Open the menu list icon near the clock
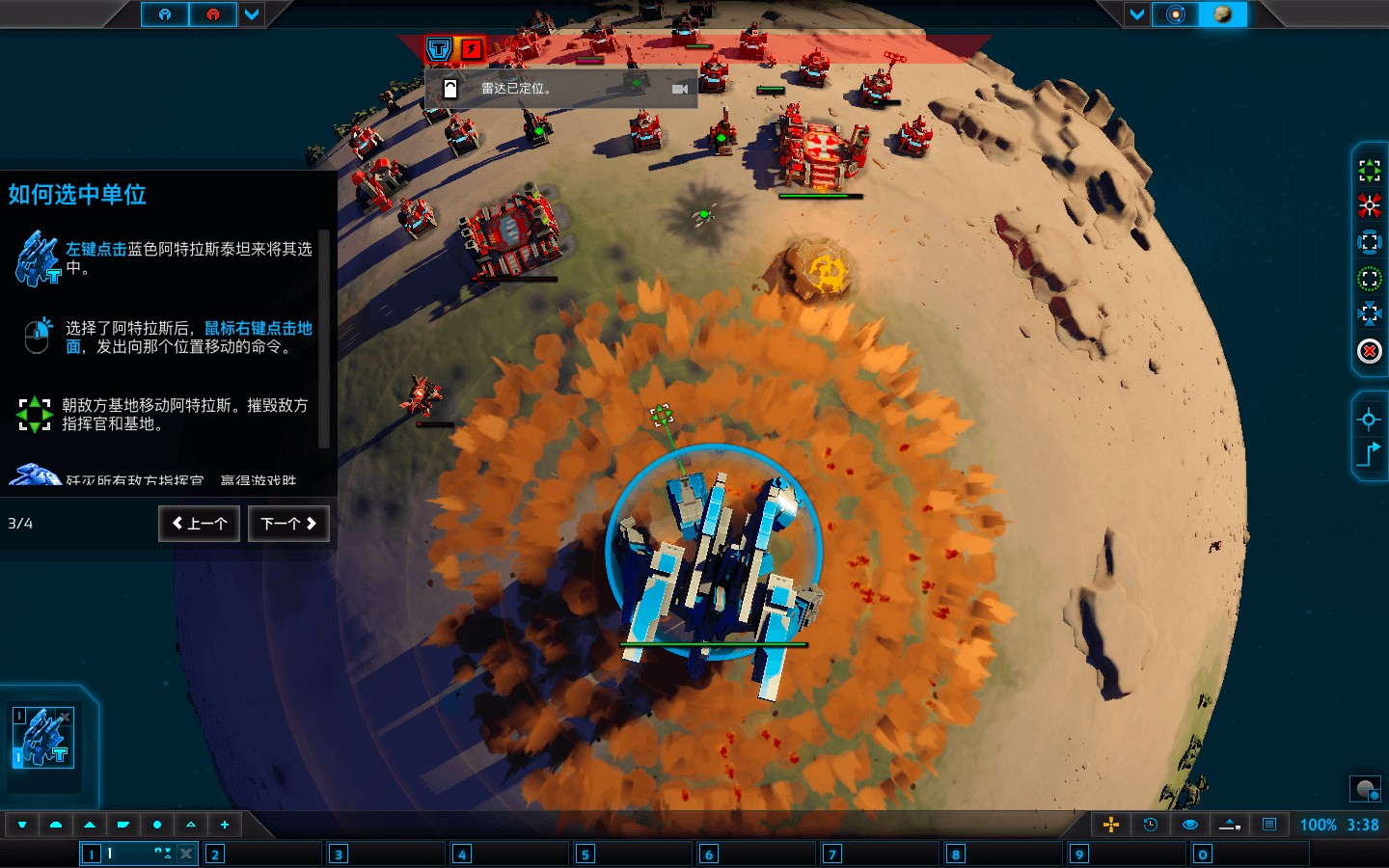The image size is (1389, 868). (x=1269, y=825)
